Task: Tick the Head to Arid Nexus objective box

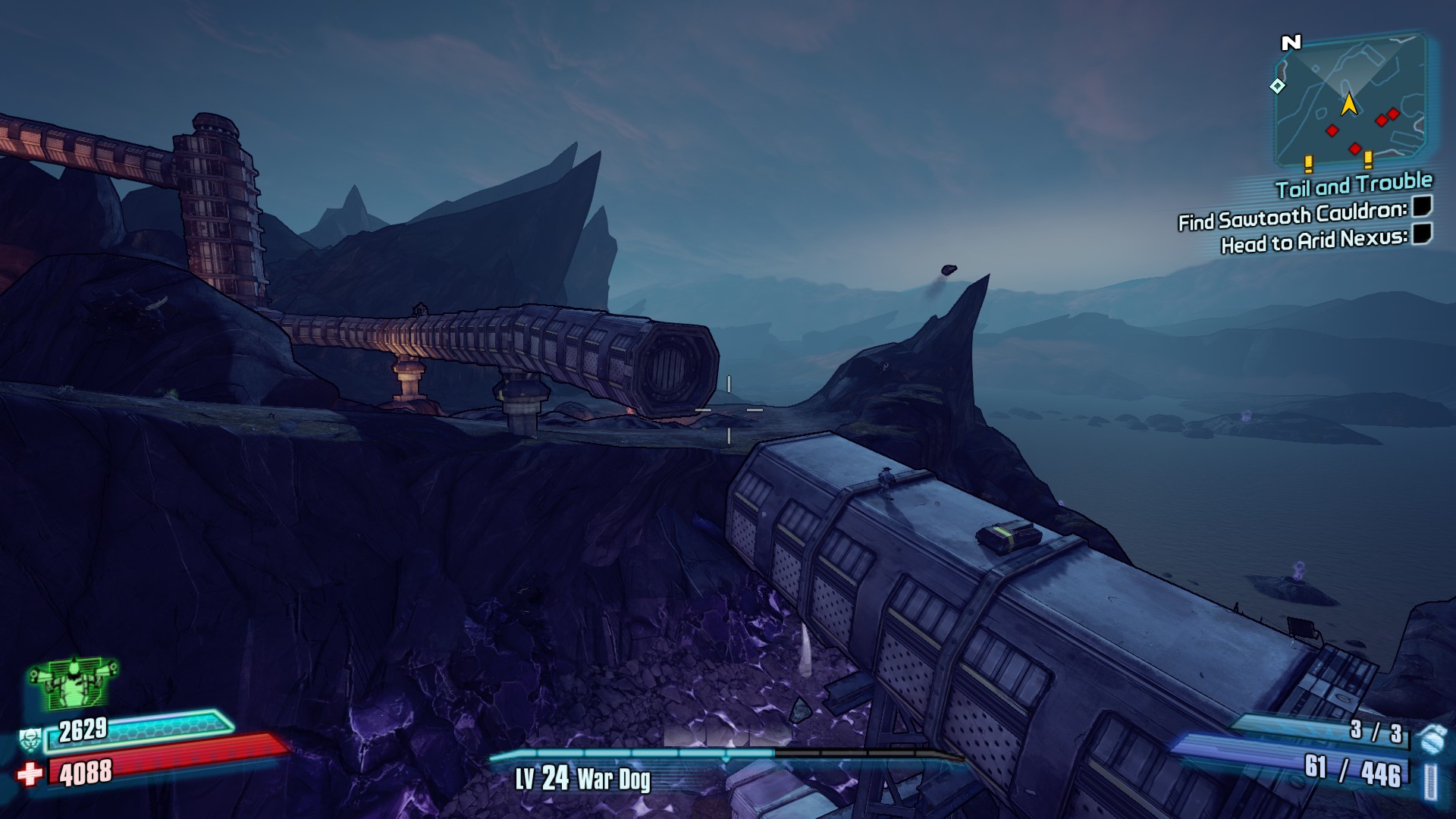Action: 1422,234
